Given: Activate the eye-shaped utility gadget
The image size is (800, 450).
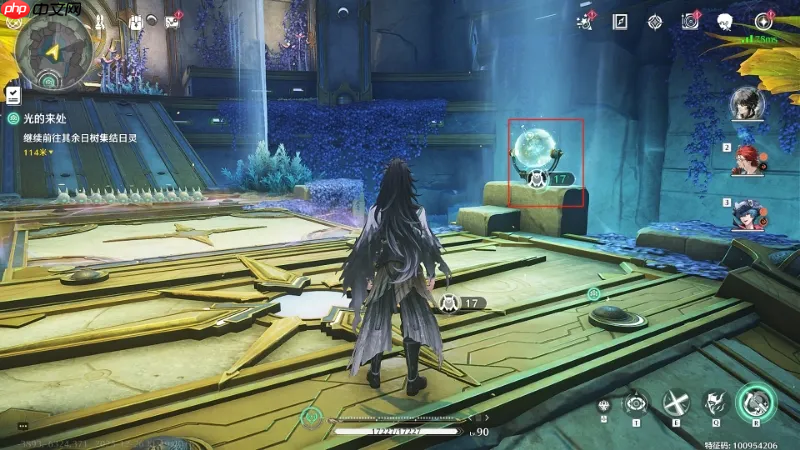Looking at the screenshot, I should pos(636,403).
